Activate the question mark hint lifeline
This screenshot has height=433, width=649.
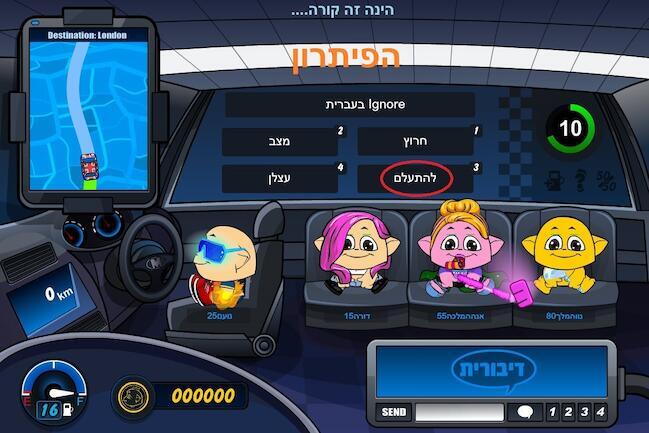click(x=579, y=182)
